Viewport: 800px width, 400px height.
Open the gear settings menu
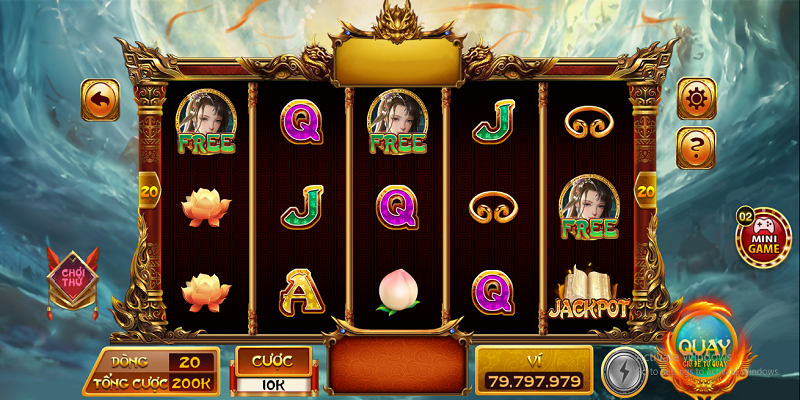coord(696,98)
